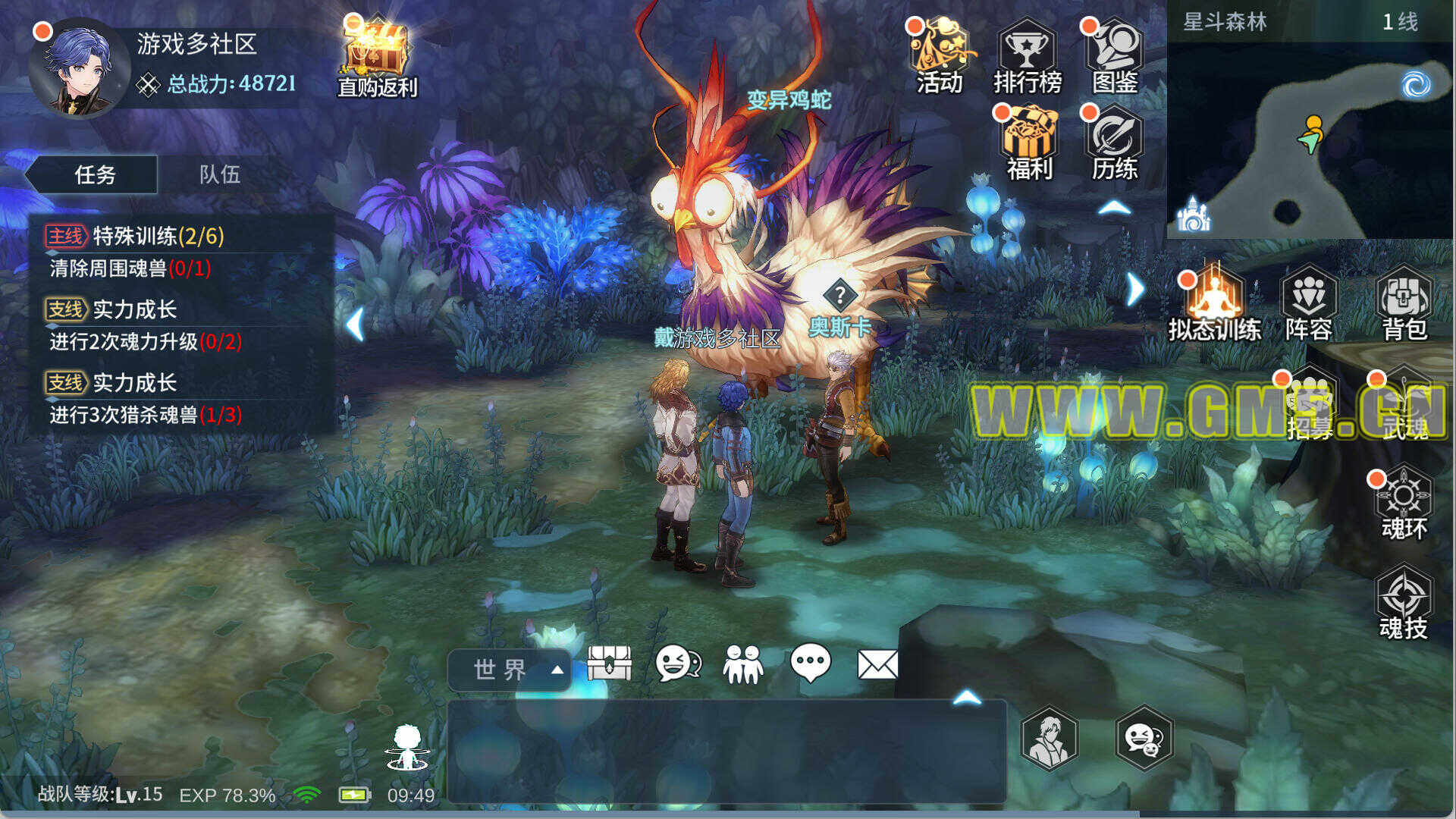Open the 世界 chat channel dropdown
Image resolution: width=1456 pixels, height=819 pixels.
click(x=510, y=670)
